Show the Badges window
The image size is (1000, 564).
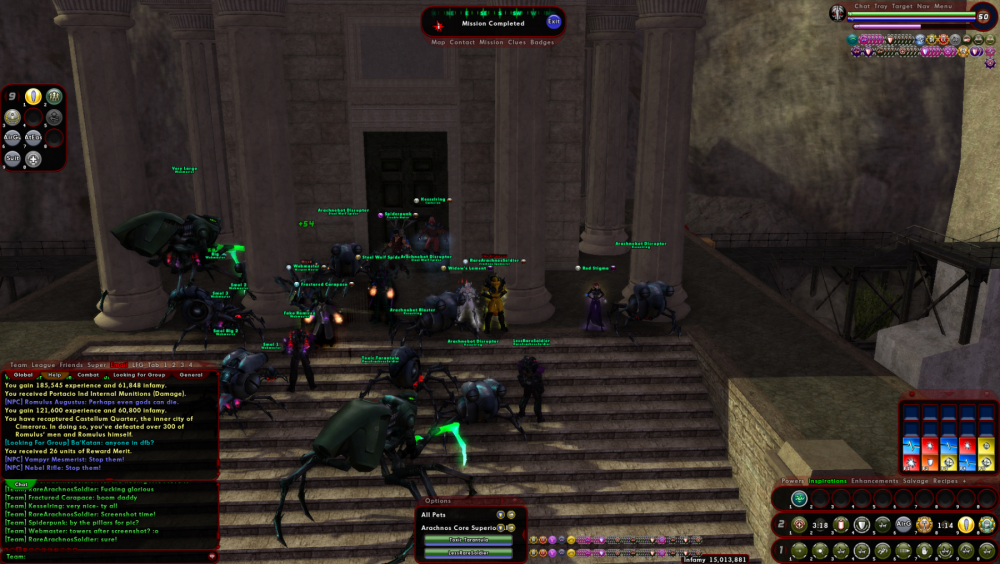[x=542, y=43]
